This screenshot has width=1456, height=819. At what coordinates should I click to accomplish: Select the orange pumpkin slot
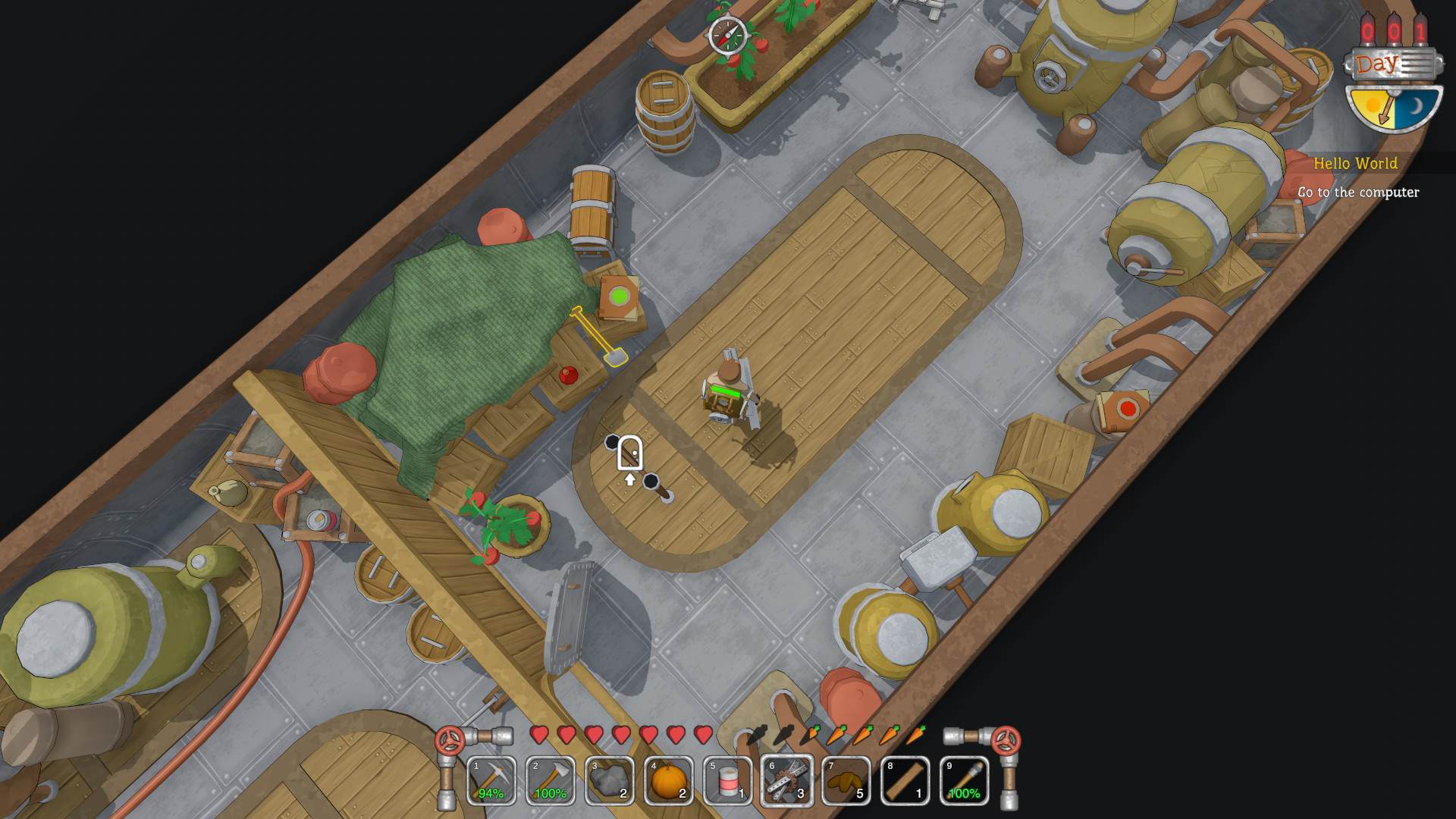click(x=669, y=780)
